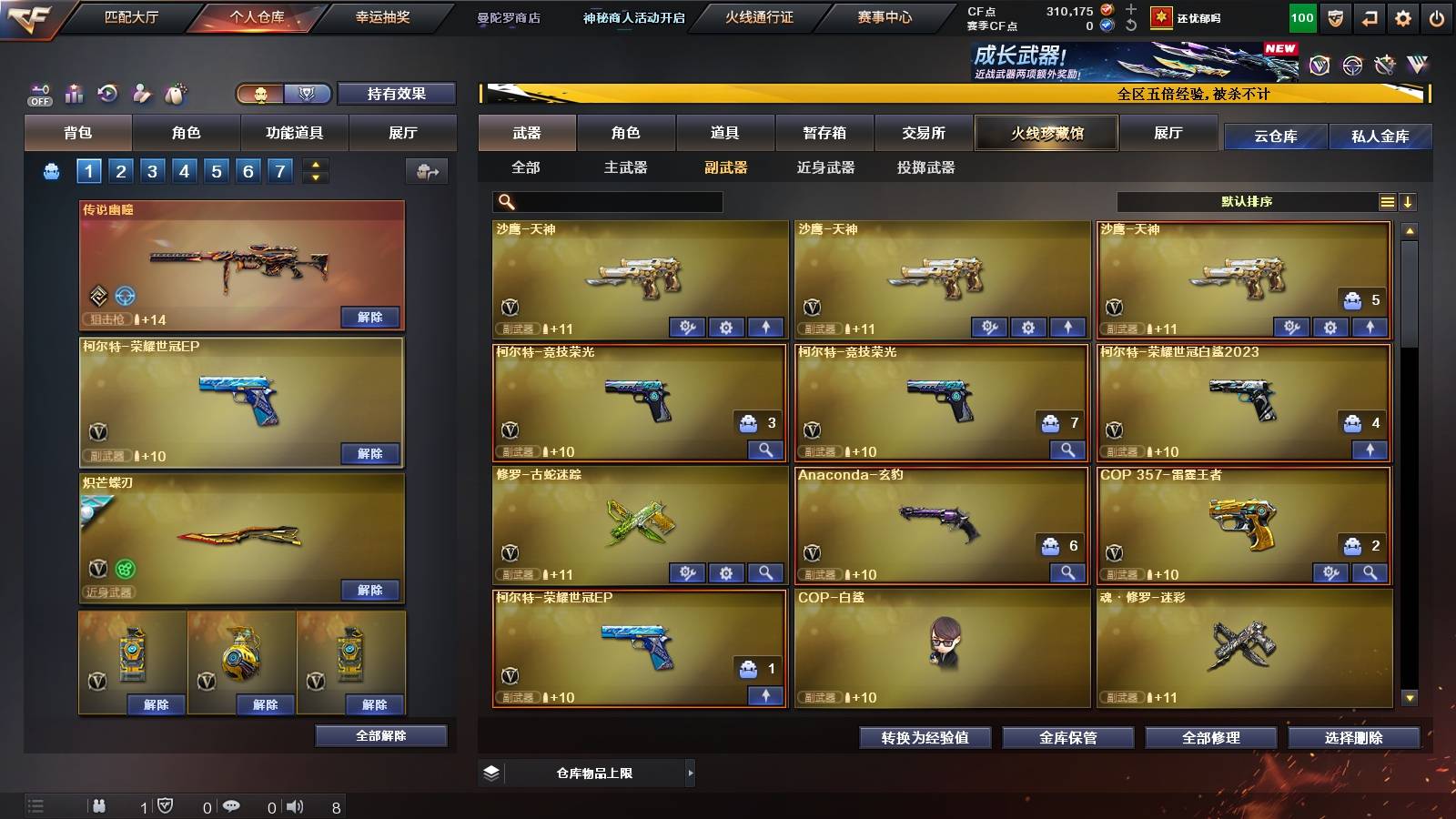Click the return arrow icon near settings
The image size is (1456, 819).
tap(1368, 18)
